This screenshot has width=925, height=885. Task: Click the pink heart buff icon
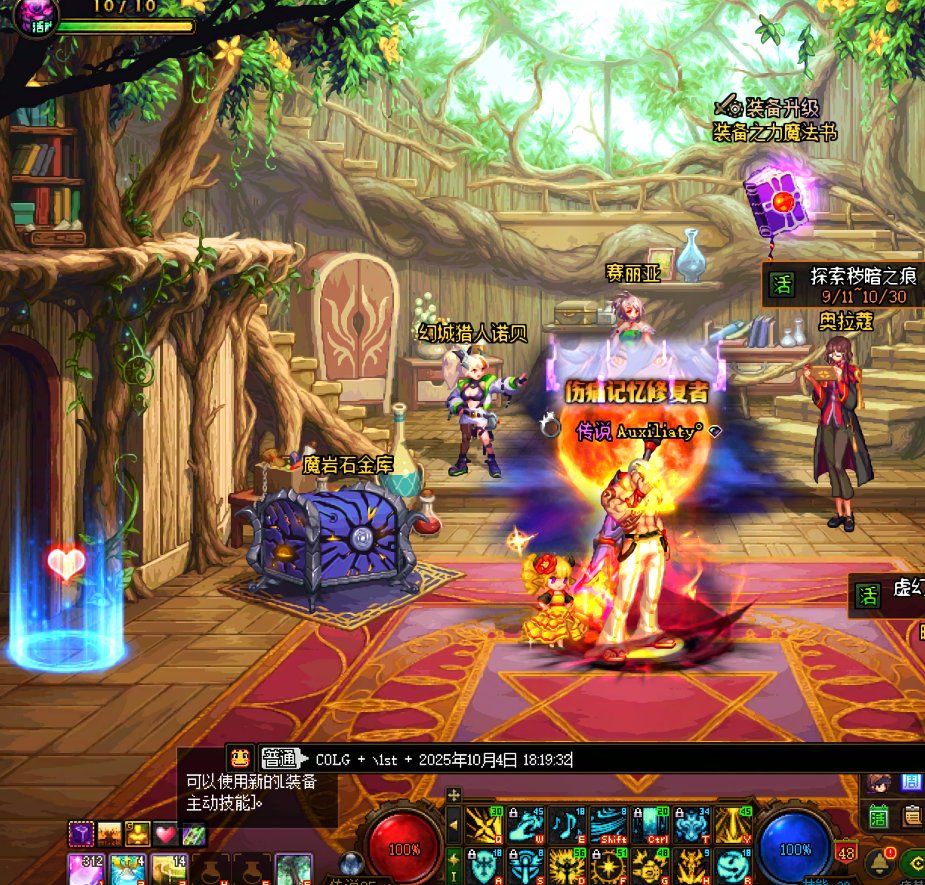[x=165, y=832]
